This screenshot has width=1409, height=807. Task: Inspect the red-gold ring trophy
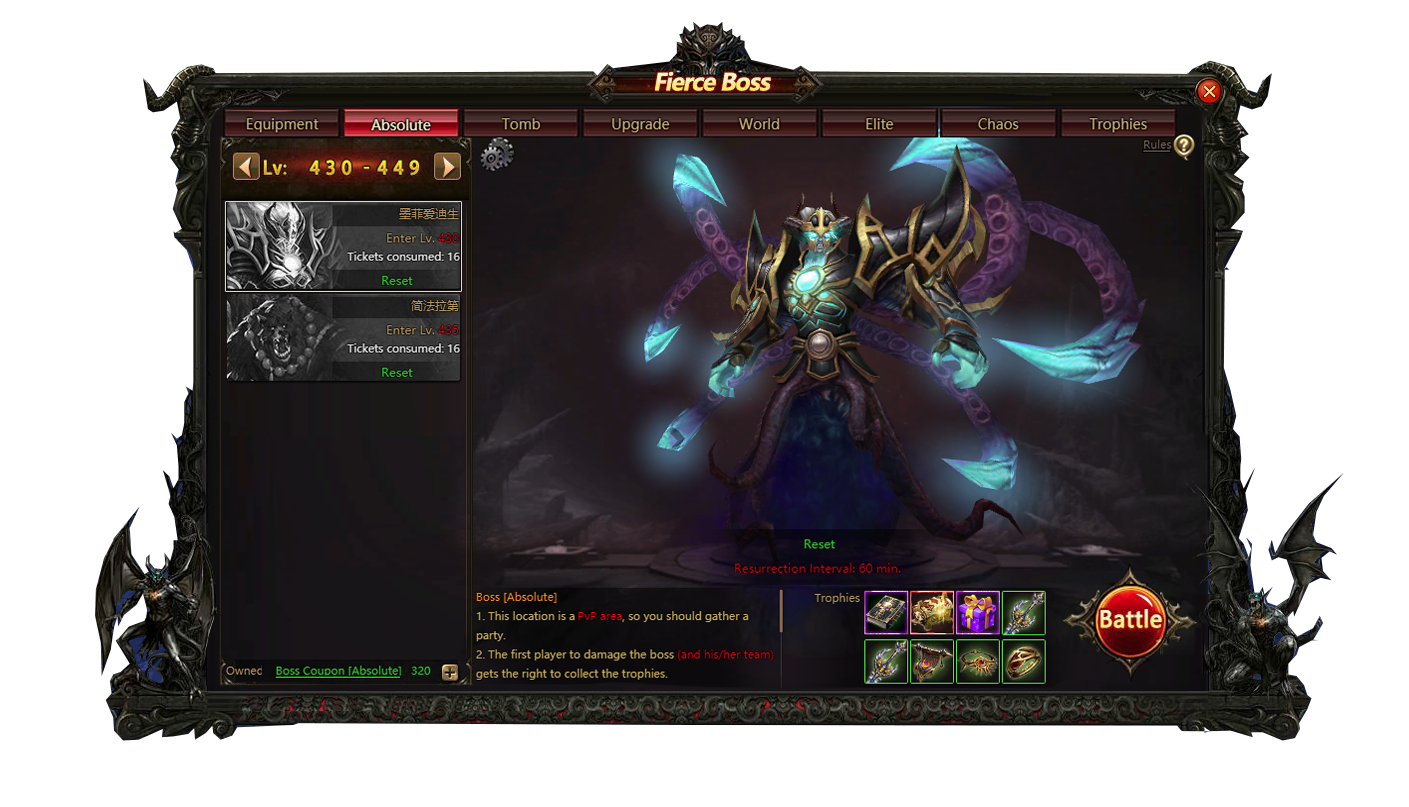coord(1024,661)
